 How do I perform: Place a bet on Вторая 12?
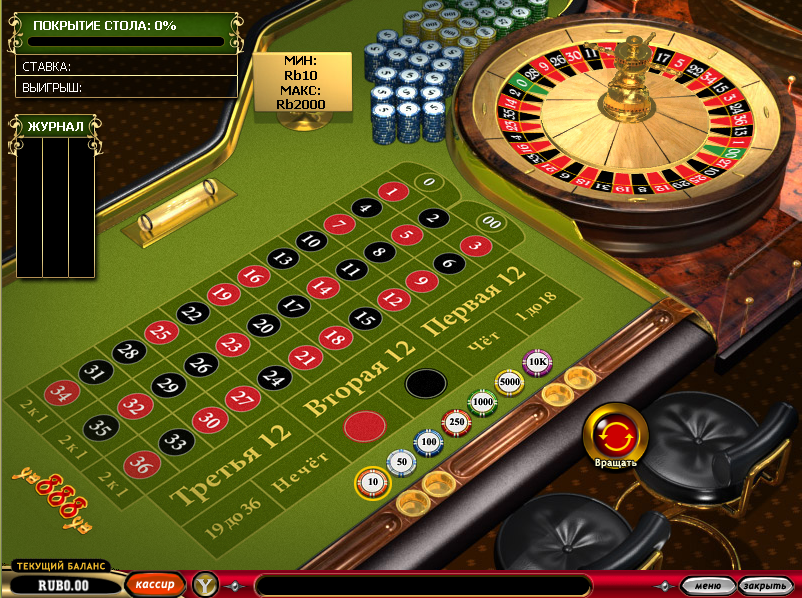click(360, 378)
